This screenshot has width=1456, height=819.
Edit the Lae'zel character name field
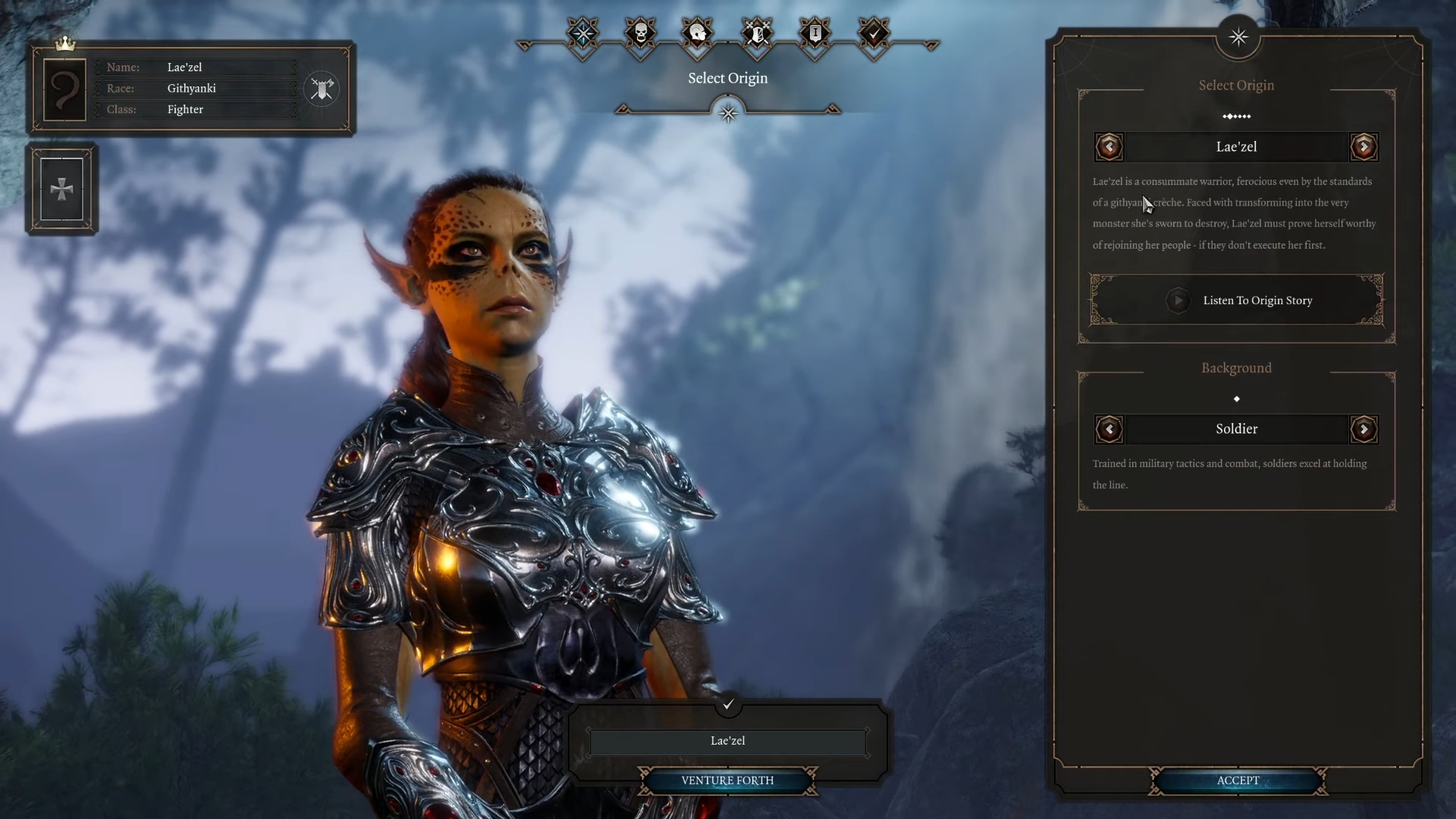point(727,741)
